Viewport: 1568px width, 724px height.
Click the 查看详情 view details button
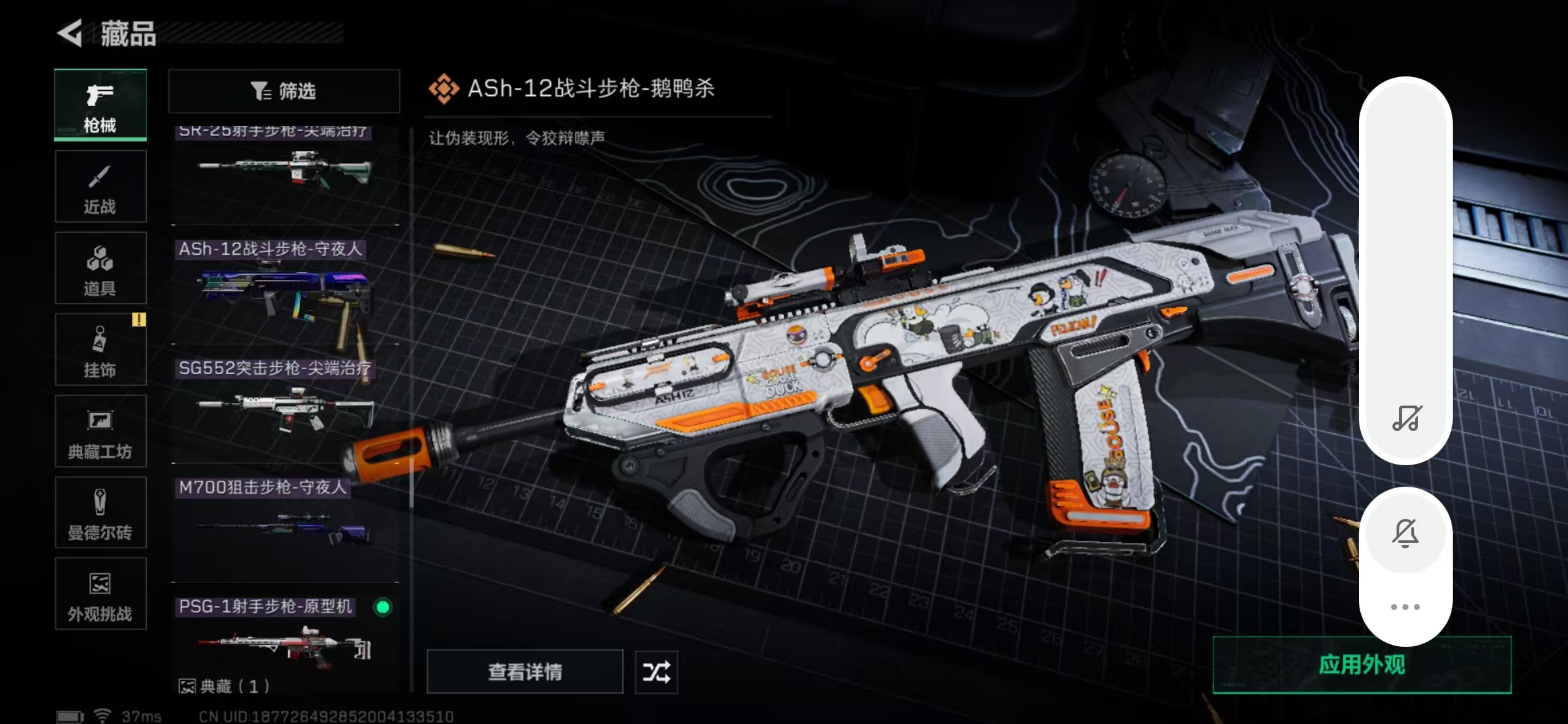pyautogui.click(x=525, y=671)
